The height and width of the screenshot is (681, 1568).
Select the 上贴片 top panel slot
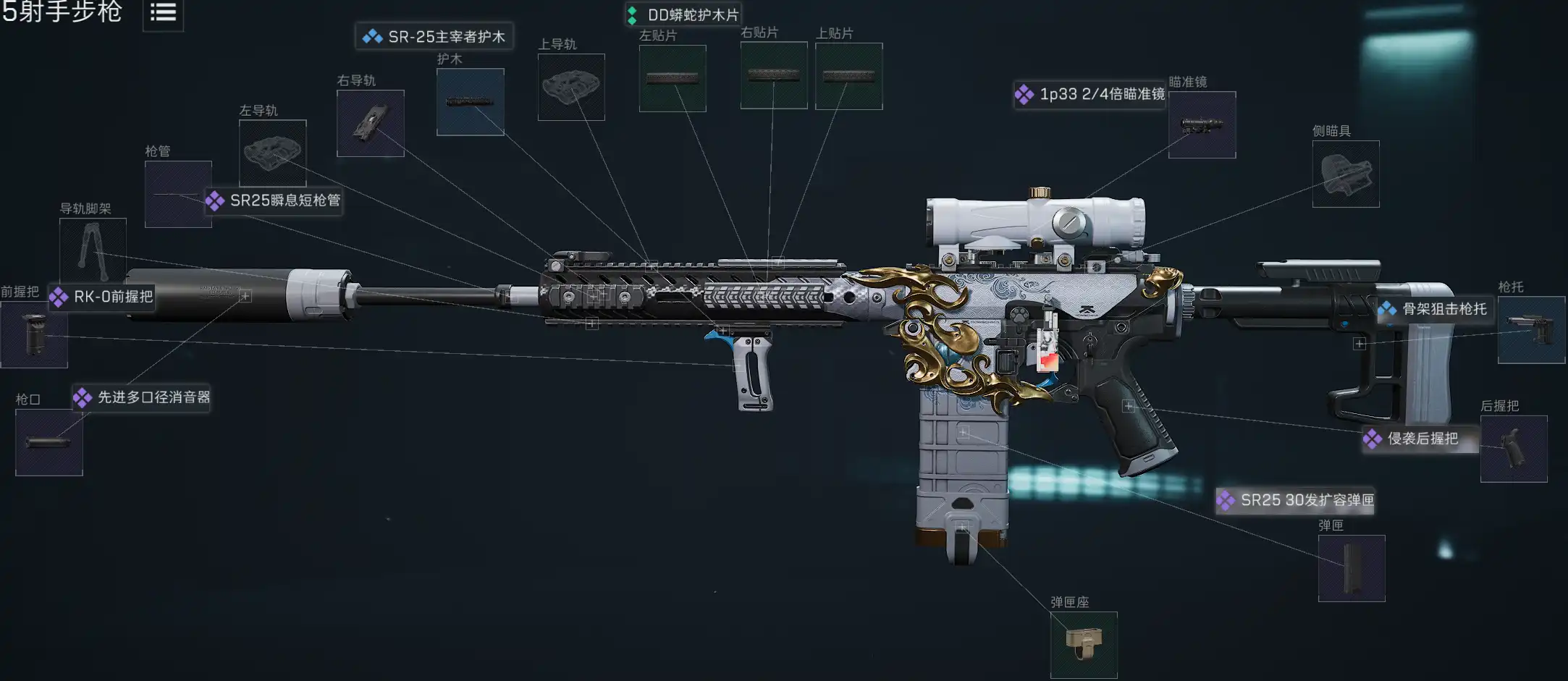pos(848,76)
